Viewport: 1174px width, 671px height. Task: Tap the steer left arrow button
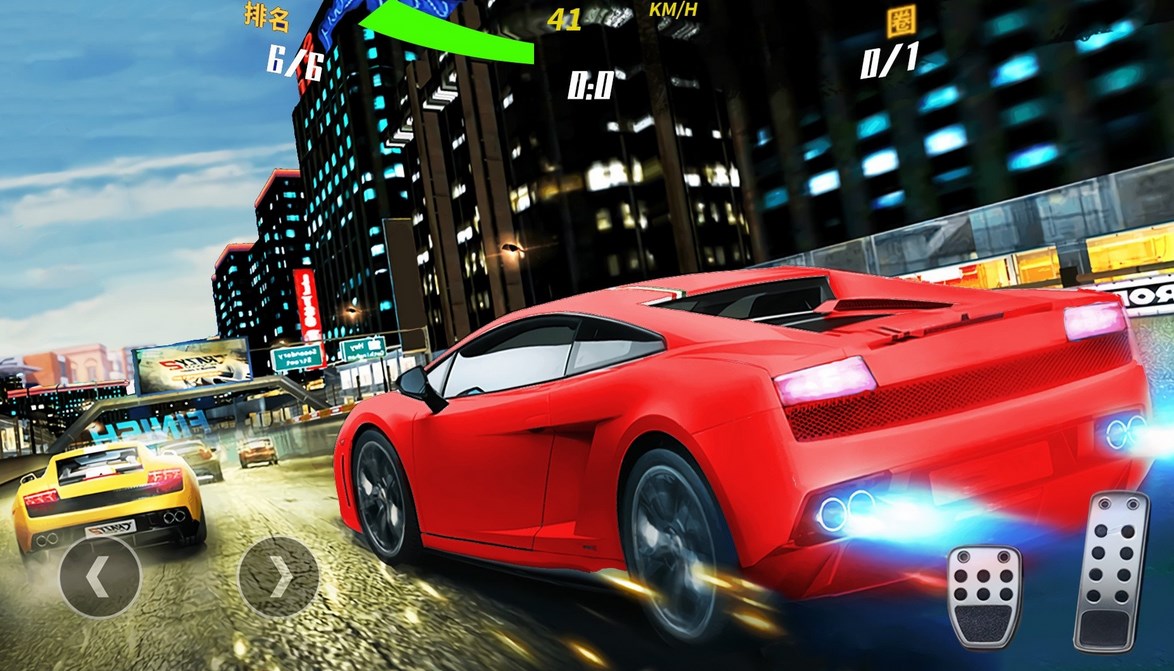point(99,576)
